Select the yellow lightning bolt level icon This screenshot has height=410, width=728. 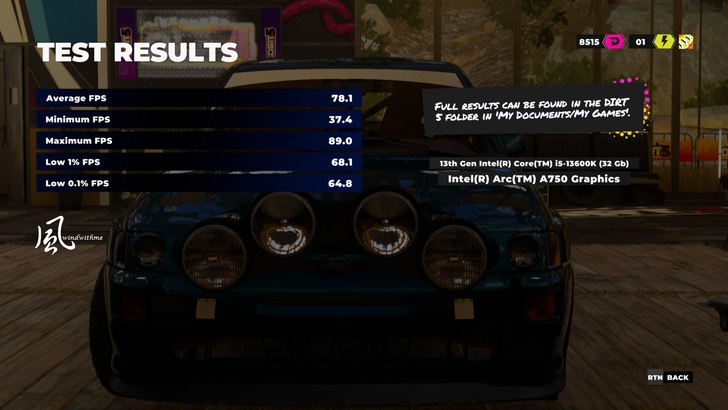[663, 41]
